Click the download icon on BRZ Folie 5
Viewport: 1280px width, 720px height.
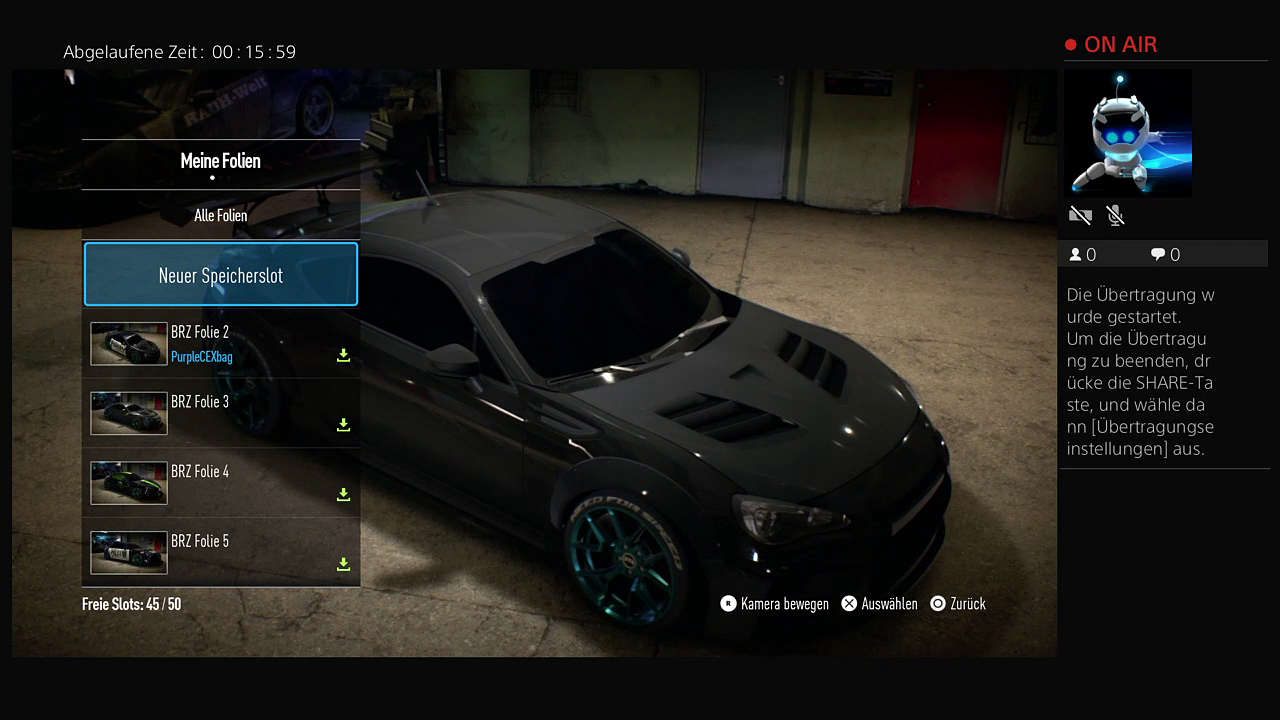(x=343, y=564)
